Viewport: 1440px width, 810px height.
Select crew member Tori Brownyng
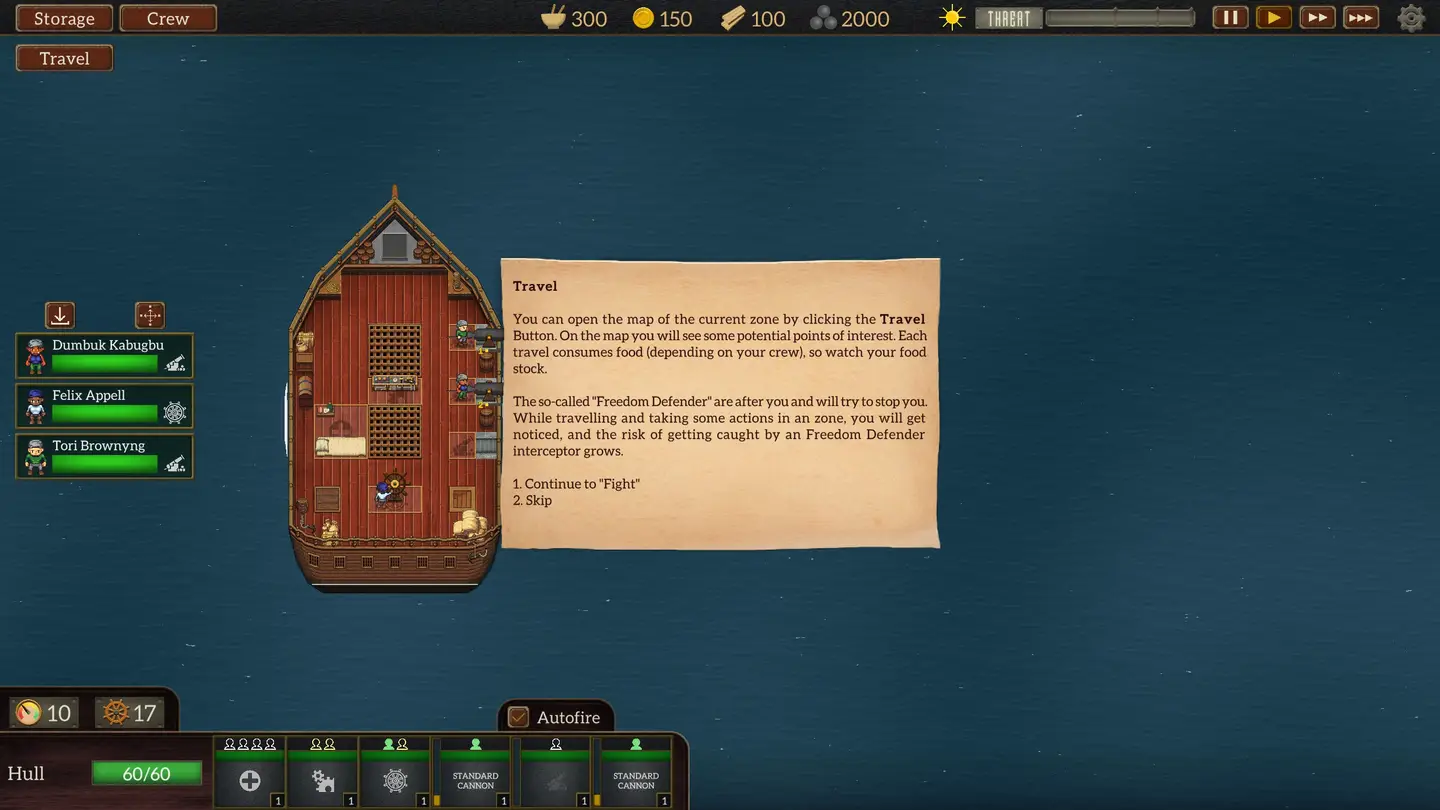[104, 456]
